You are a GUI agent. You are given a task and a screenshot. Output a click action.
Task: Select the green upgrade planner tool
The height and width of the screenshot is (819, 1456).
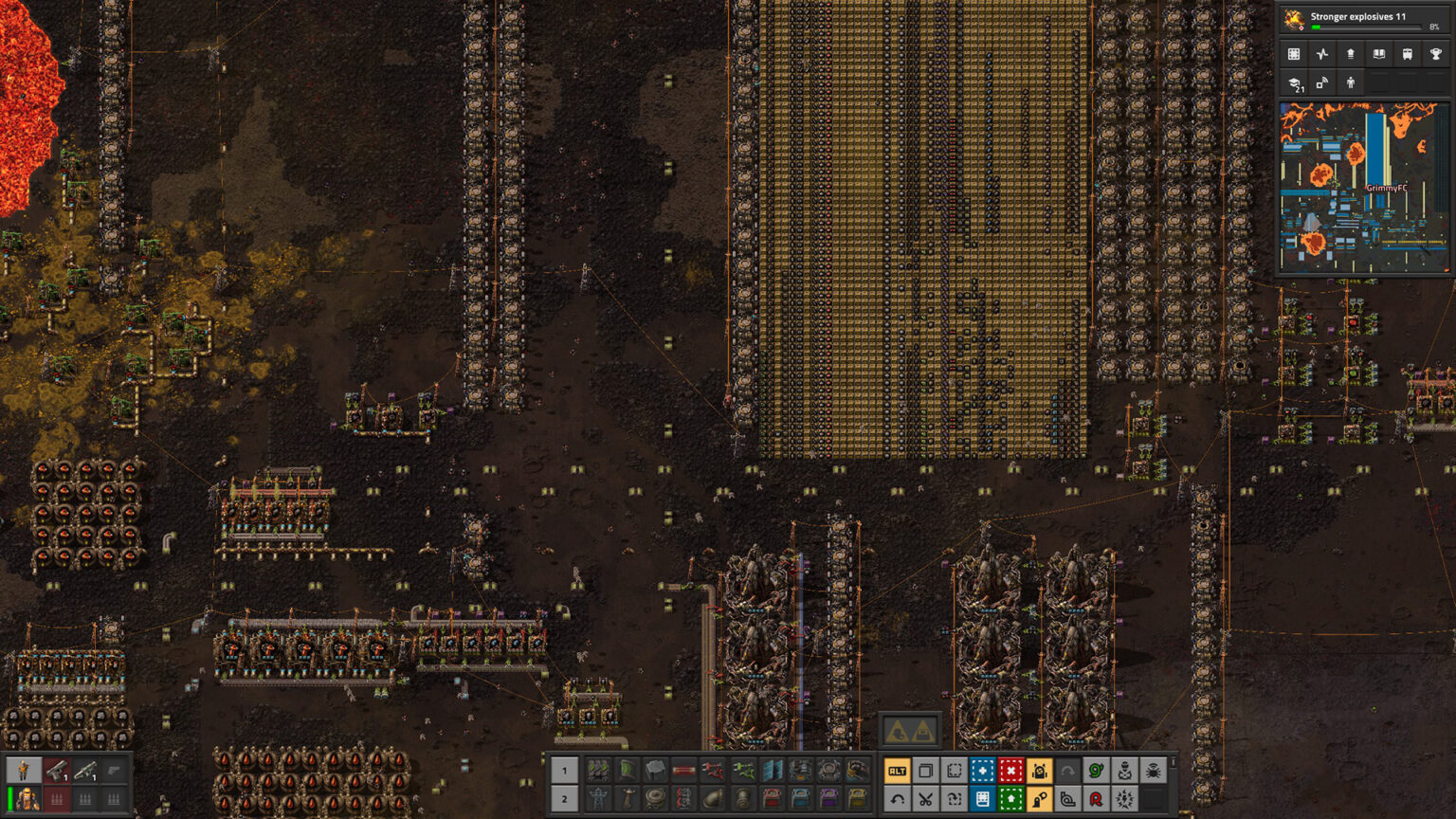[1010, 799]
